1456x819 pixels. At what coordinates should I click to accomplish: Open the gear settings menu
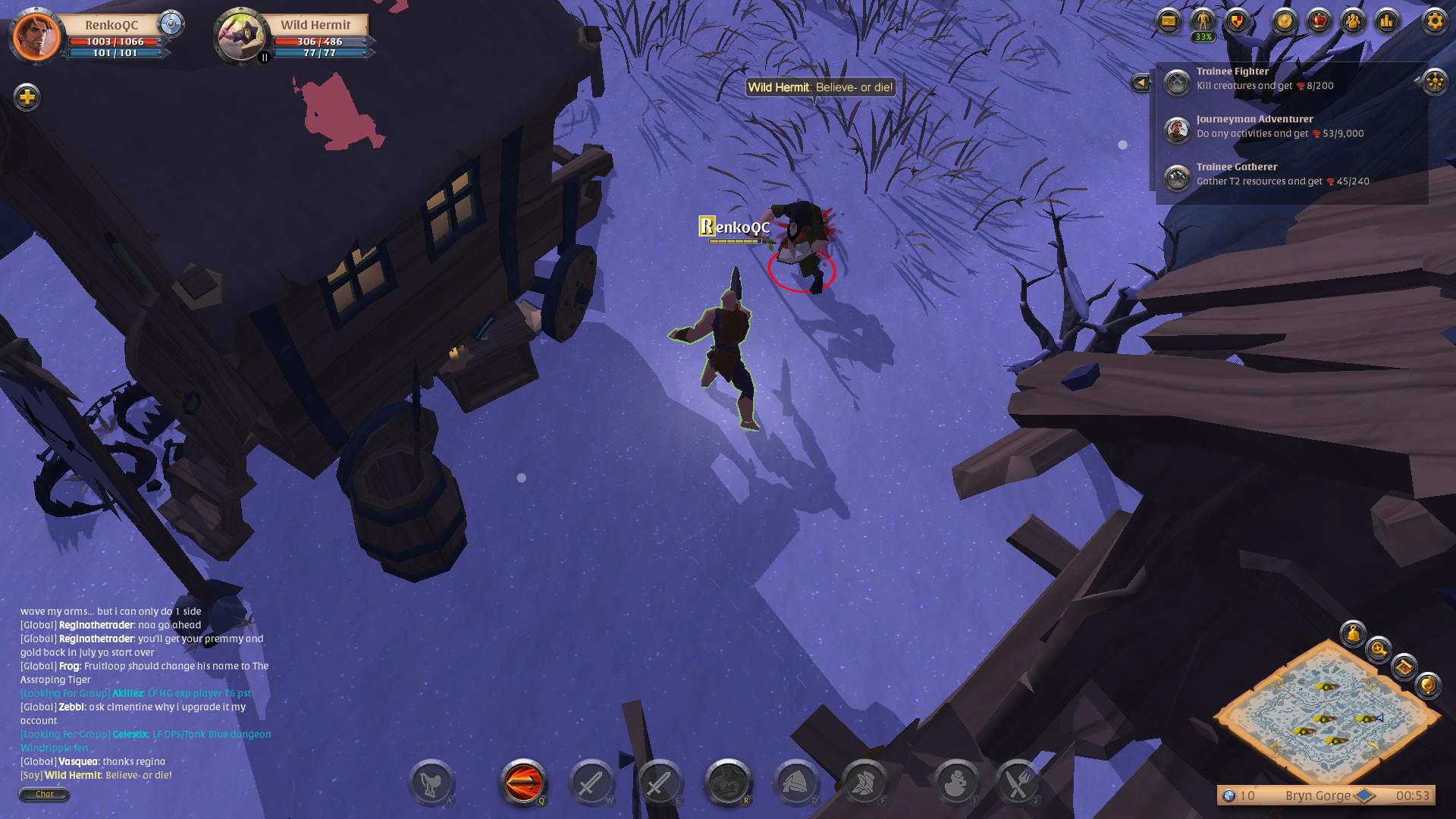[1434, 21]
